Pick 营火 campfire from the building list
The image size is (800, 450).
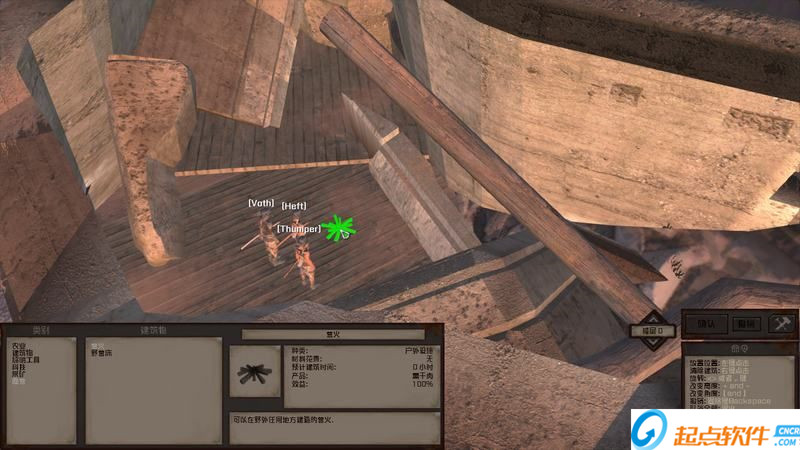[97, 345]
